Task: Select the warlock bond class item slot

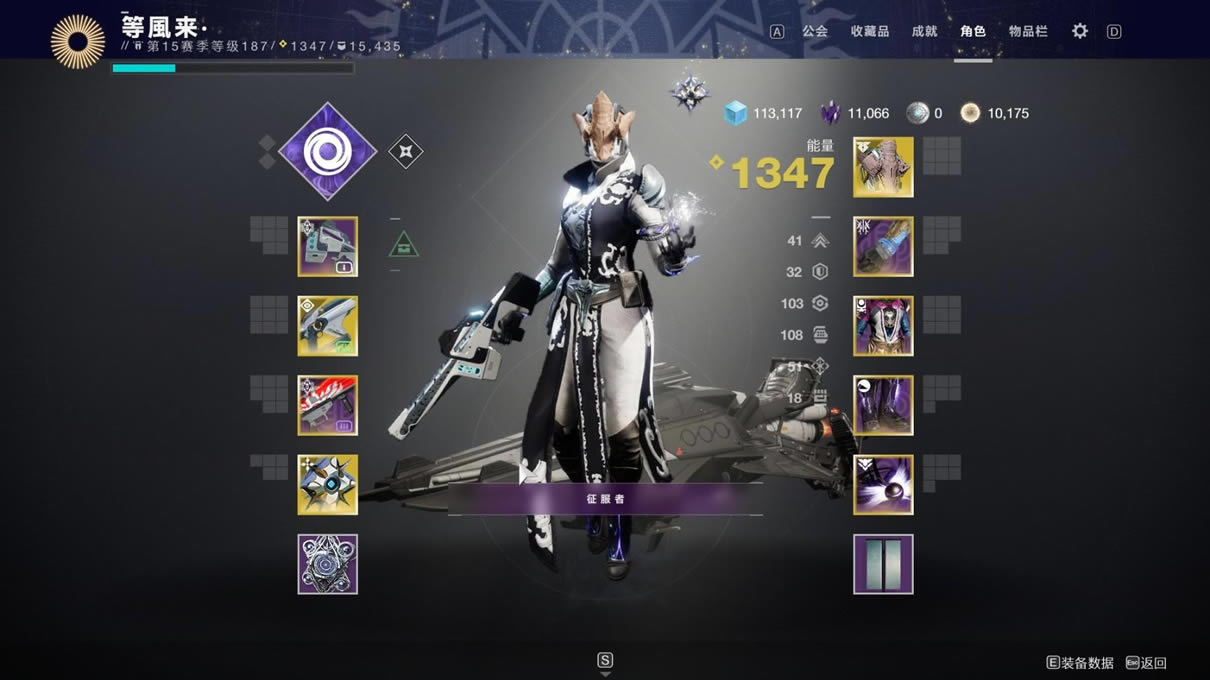Action: [x=883, y=485]
